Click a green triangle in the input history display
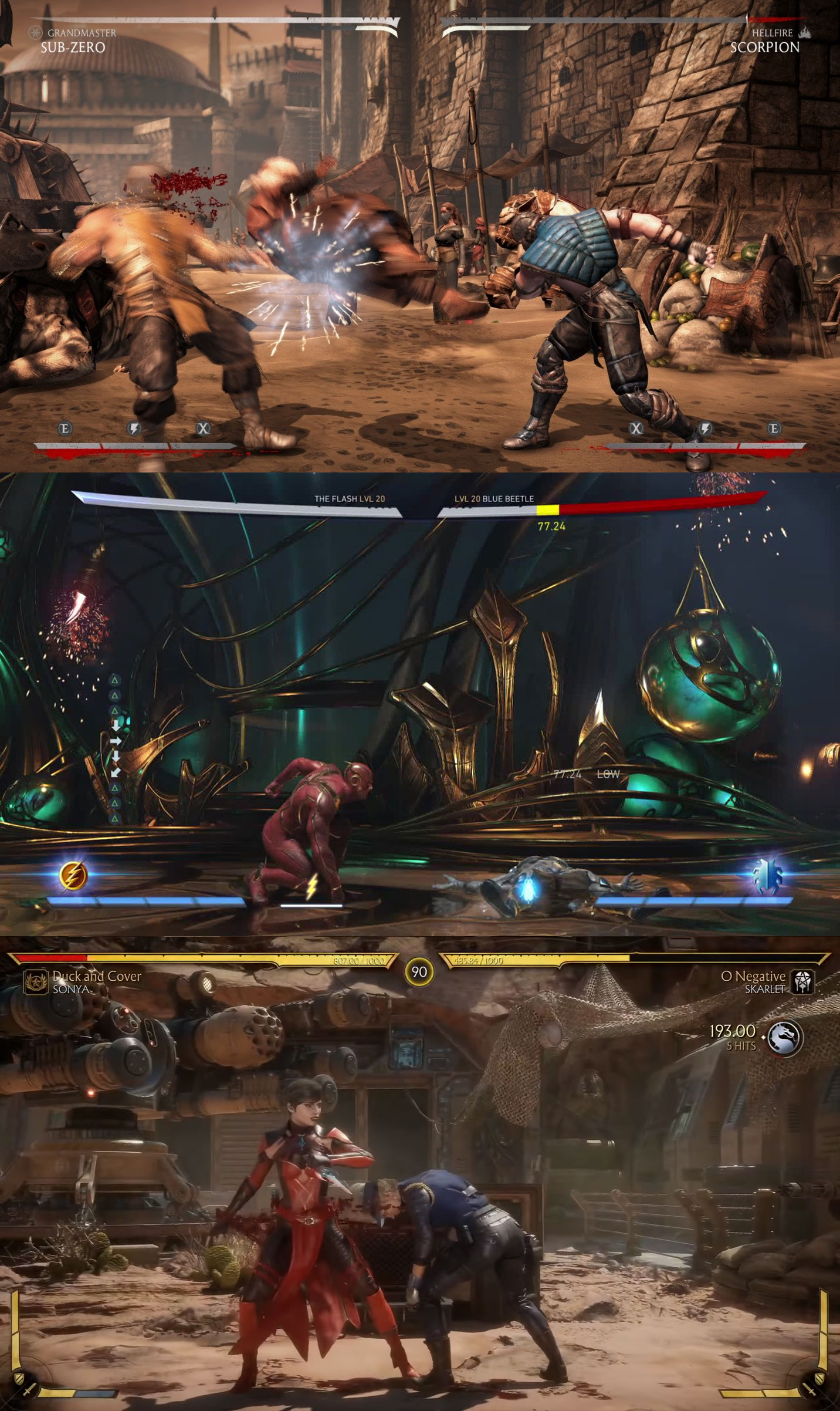The image size is (840, 1411). (x=115, y=681)
